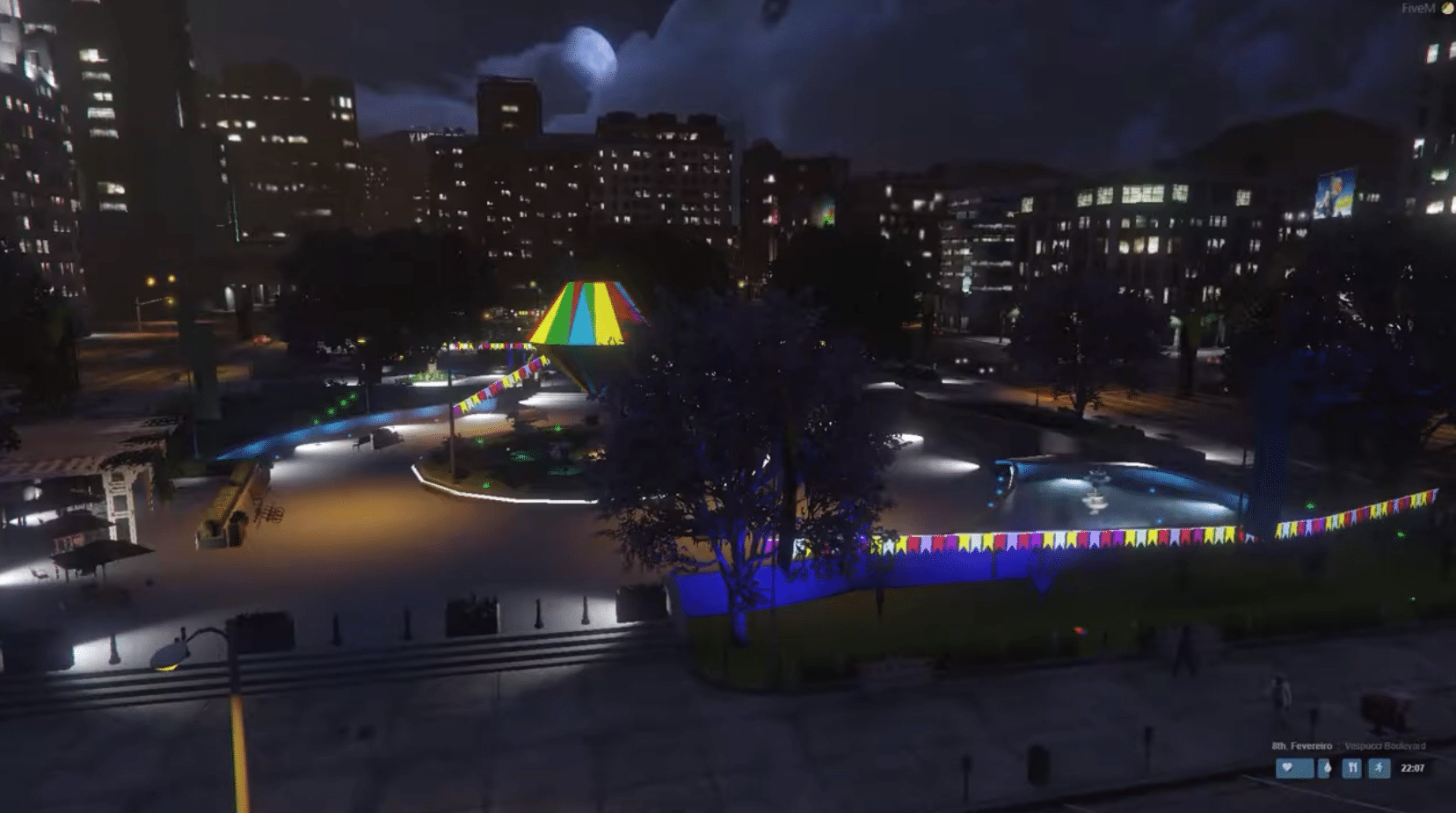This screenshot has height=813, width=1456.
Task: Click the heart health status icon
Action: point(1286,766)
